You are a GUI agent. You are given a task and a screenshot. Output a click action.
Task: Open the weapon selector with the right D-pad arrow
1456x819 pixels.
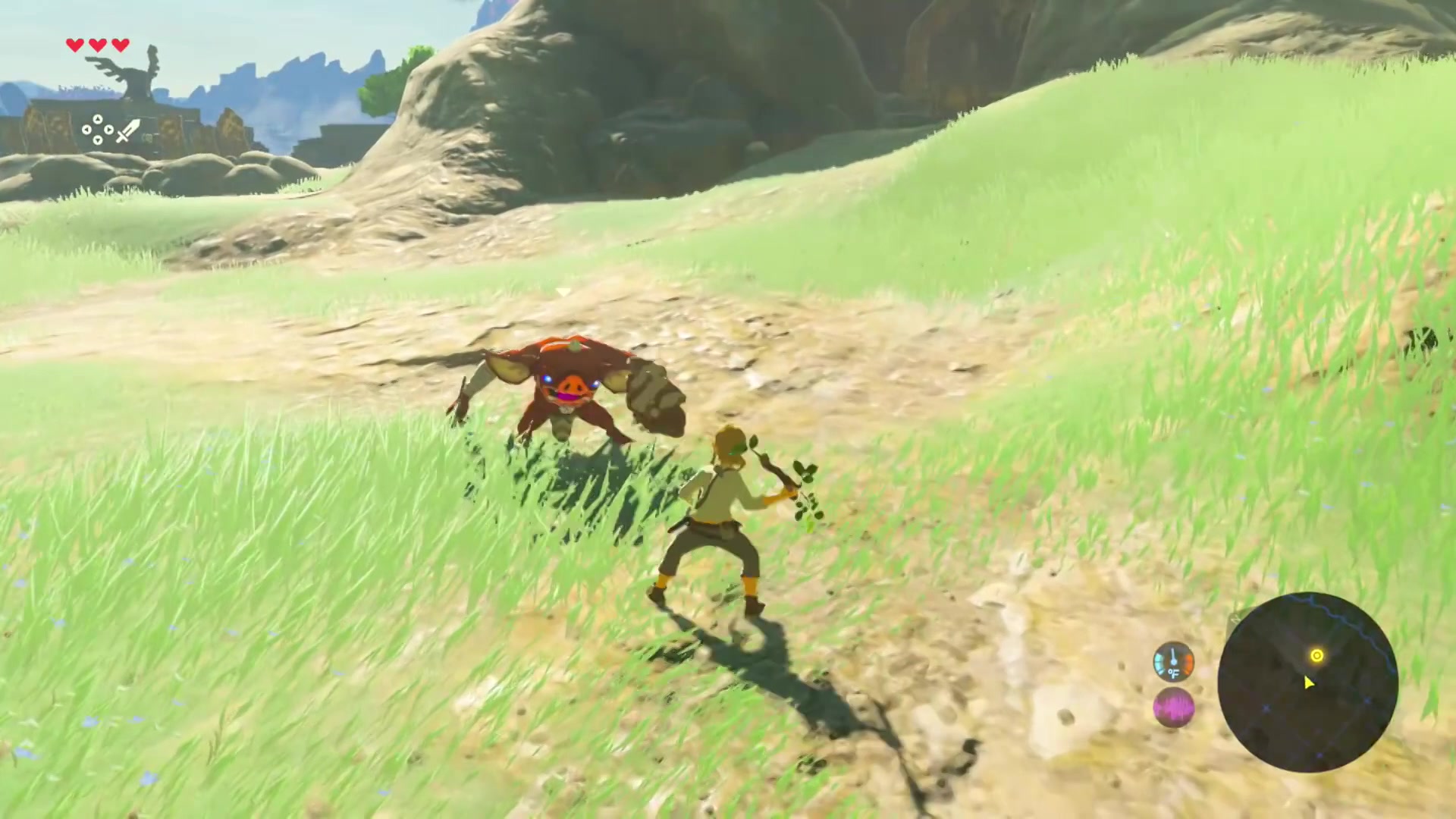[109, 130]
